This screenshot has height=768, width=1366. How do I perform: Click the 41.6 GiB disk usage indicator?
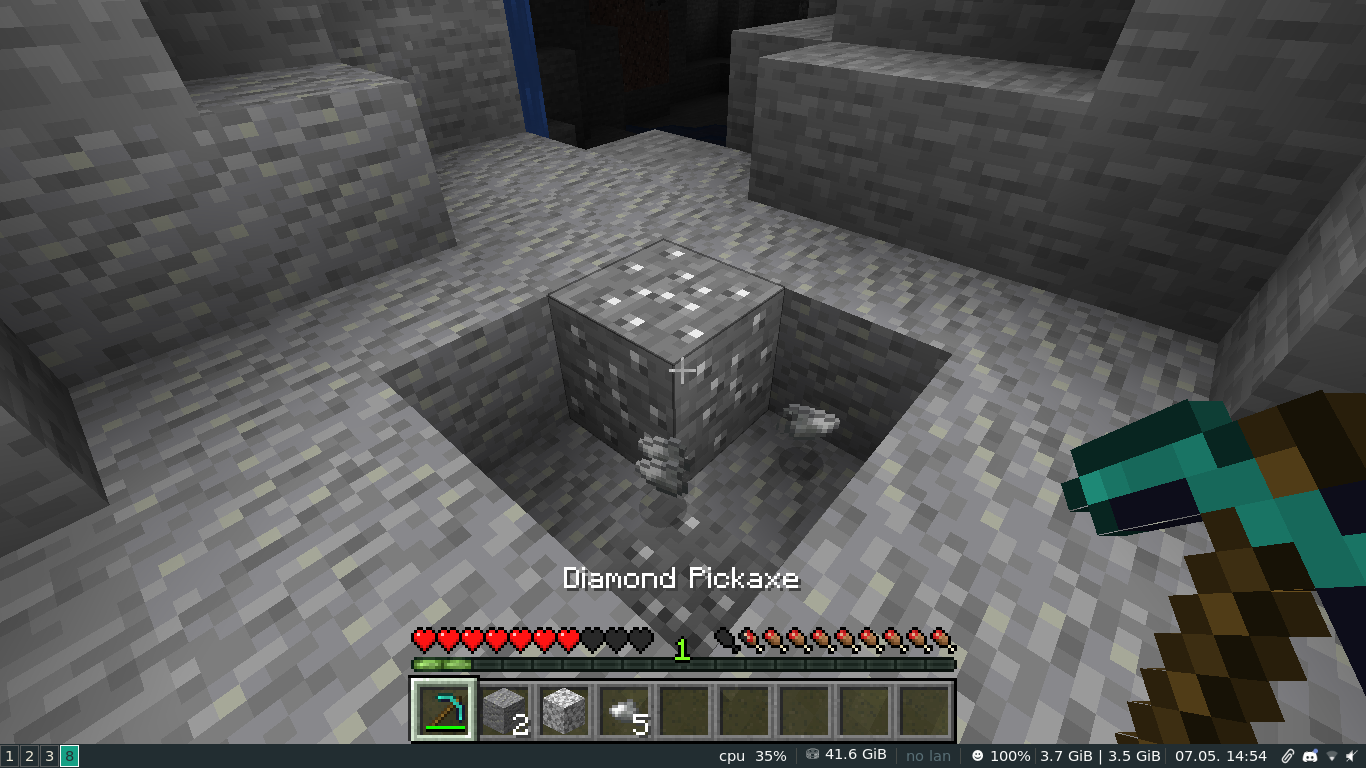coord(849,757)
